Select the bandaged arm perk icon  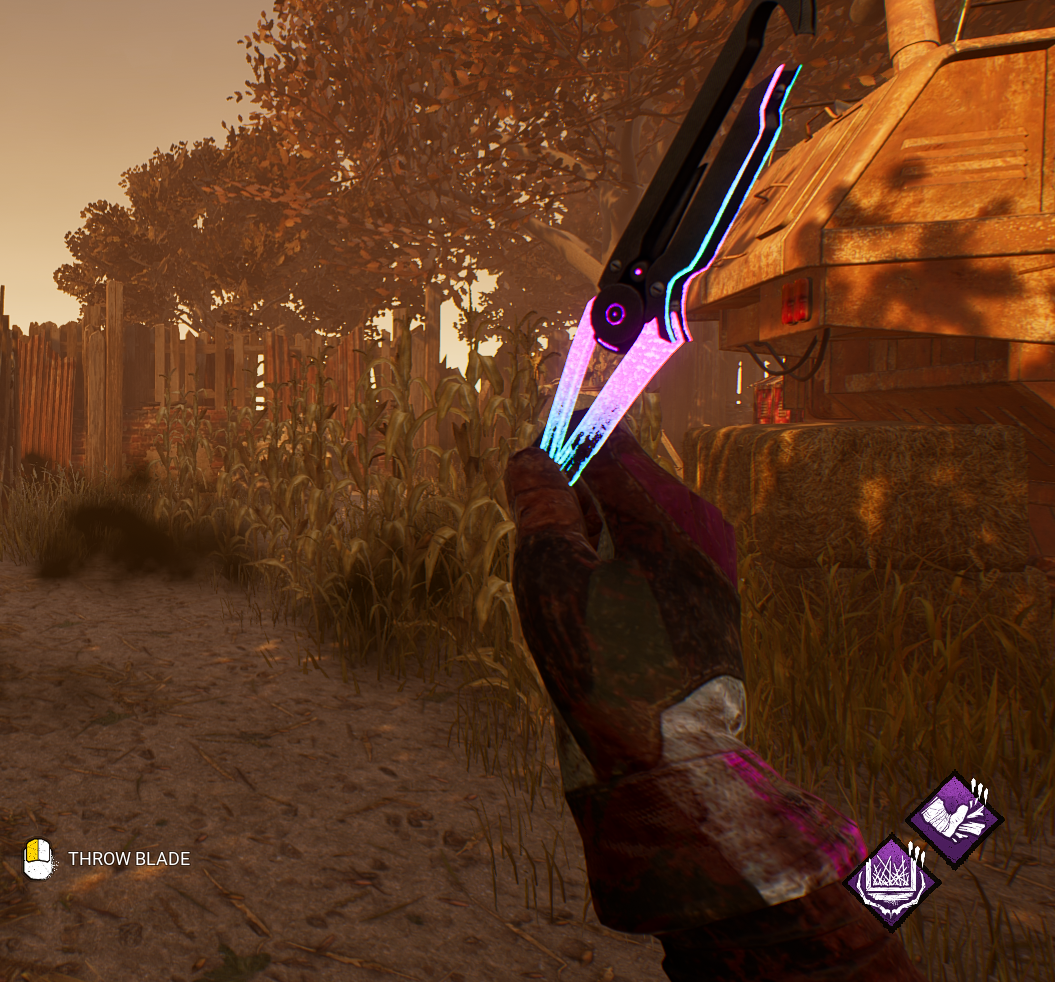[x=954, y=819]
